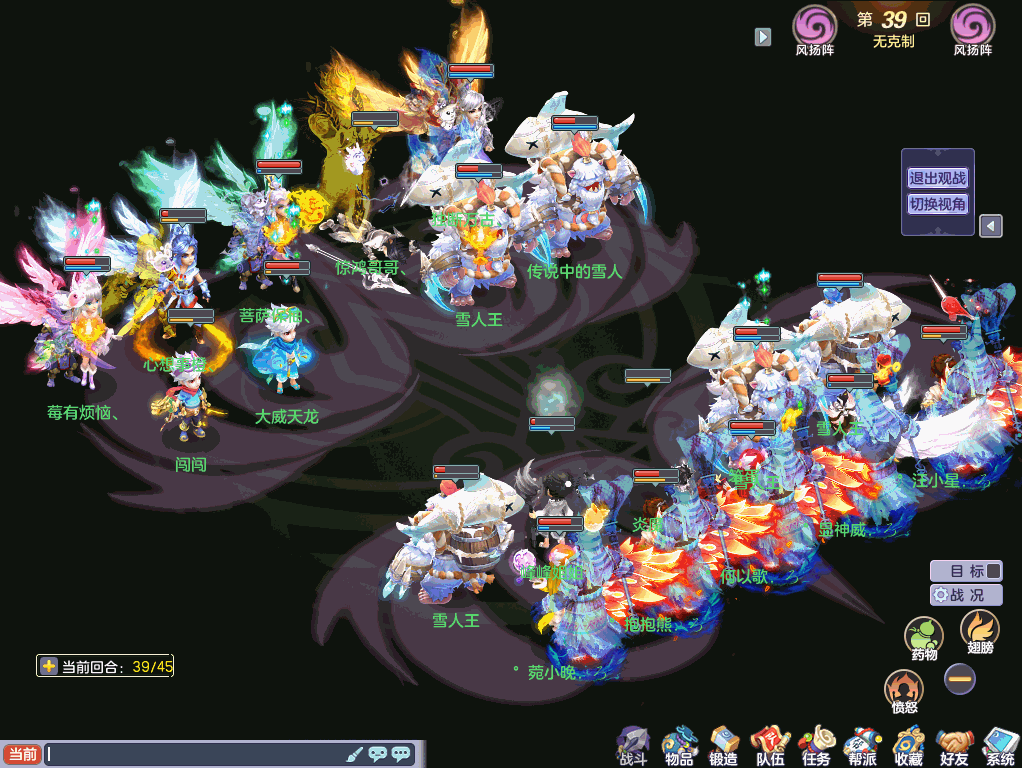Image resolution: width=1022 pixels, height=768 pixels.
Task: Open the 系统 system settings
Action: click(x=999, y=745)
